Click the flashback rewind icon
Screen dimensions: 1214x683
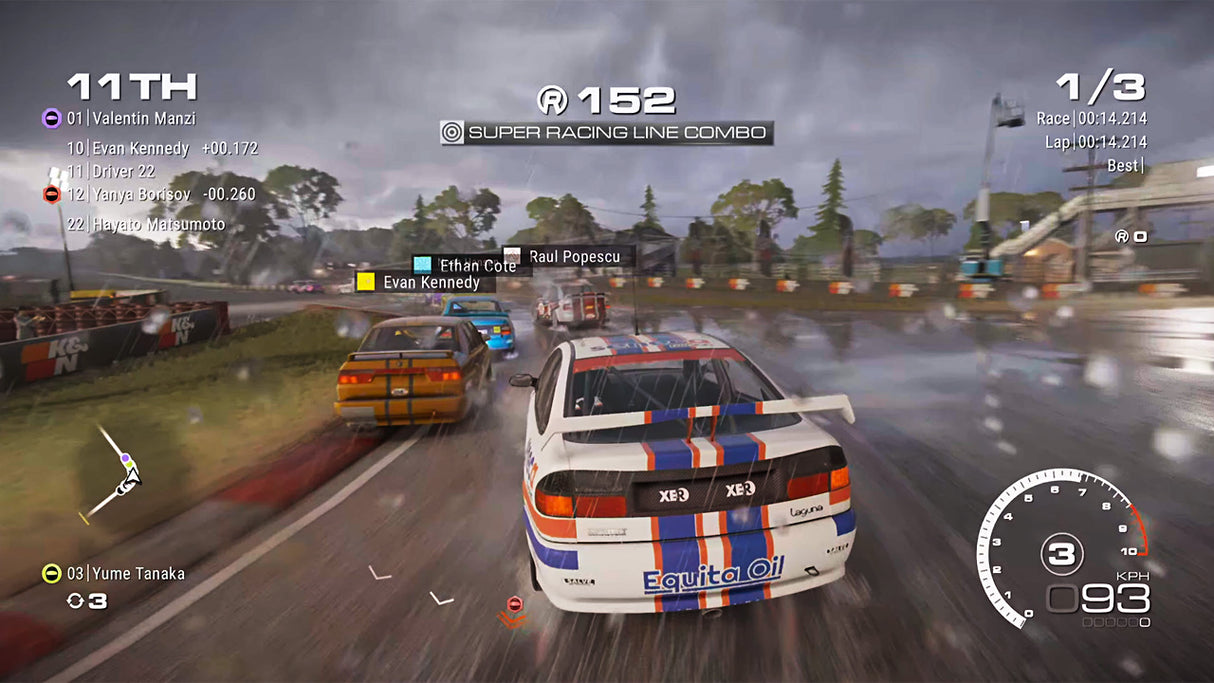76,600
